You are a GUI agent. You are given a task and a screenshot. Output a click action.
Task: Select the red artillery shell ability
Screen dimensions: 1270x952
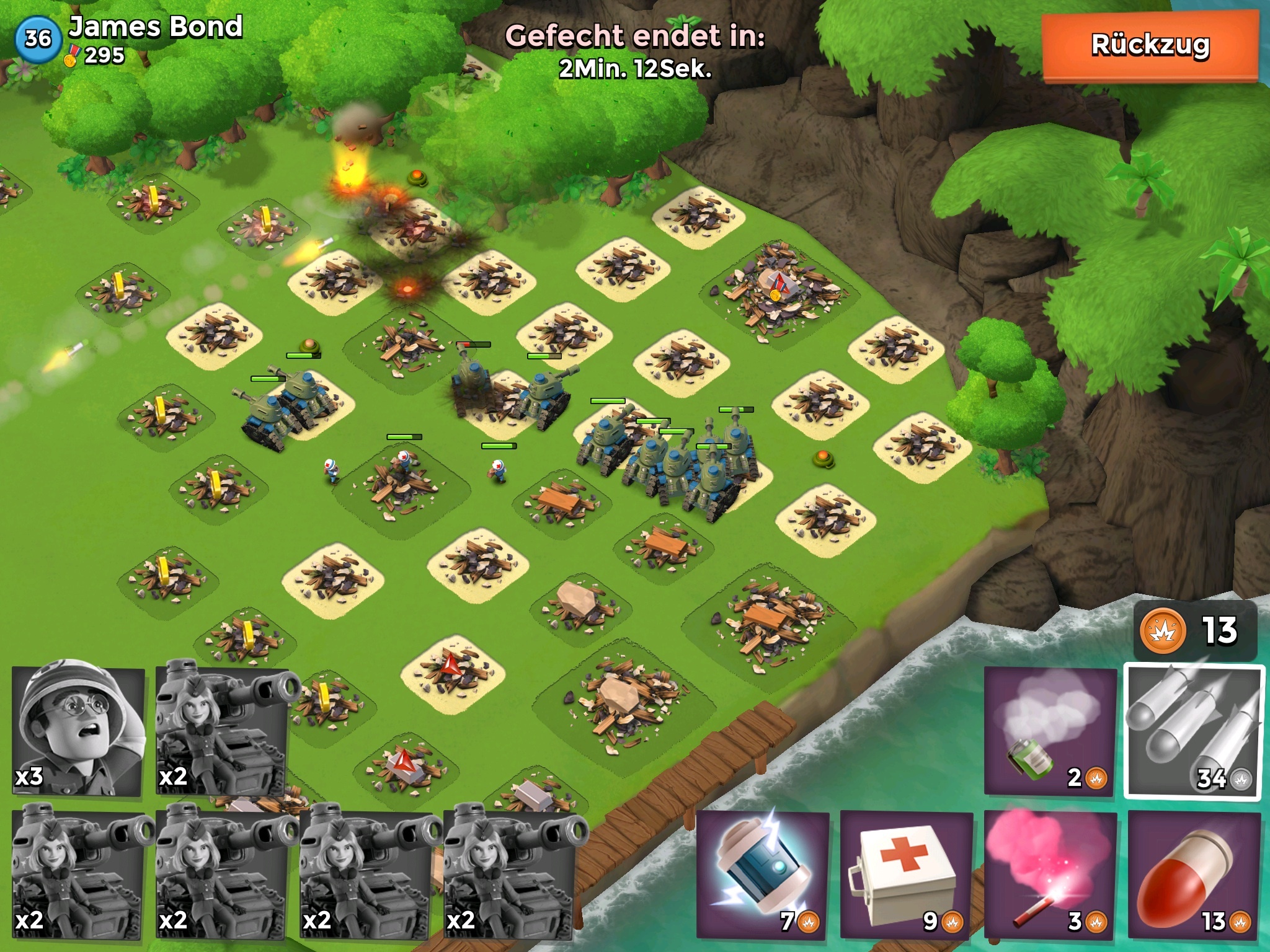click(1194, 874)
